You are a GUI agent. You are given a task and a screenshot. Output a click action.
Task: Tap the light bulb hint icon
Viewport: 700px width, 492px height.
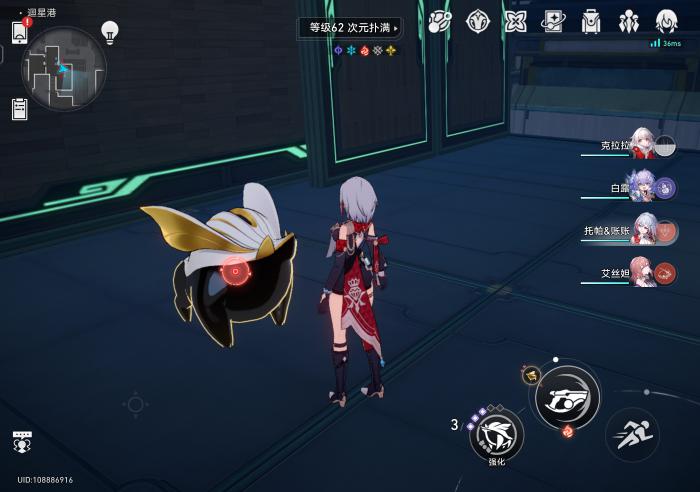point(109,32)
